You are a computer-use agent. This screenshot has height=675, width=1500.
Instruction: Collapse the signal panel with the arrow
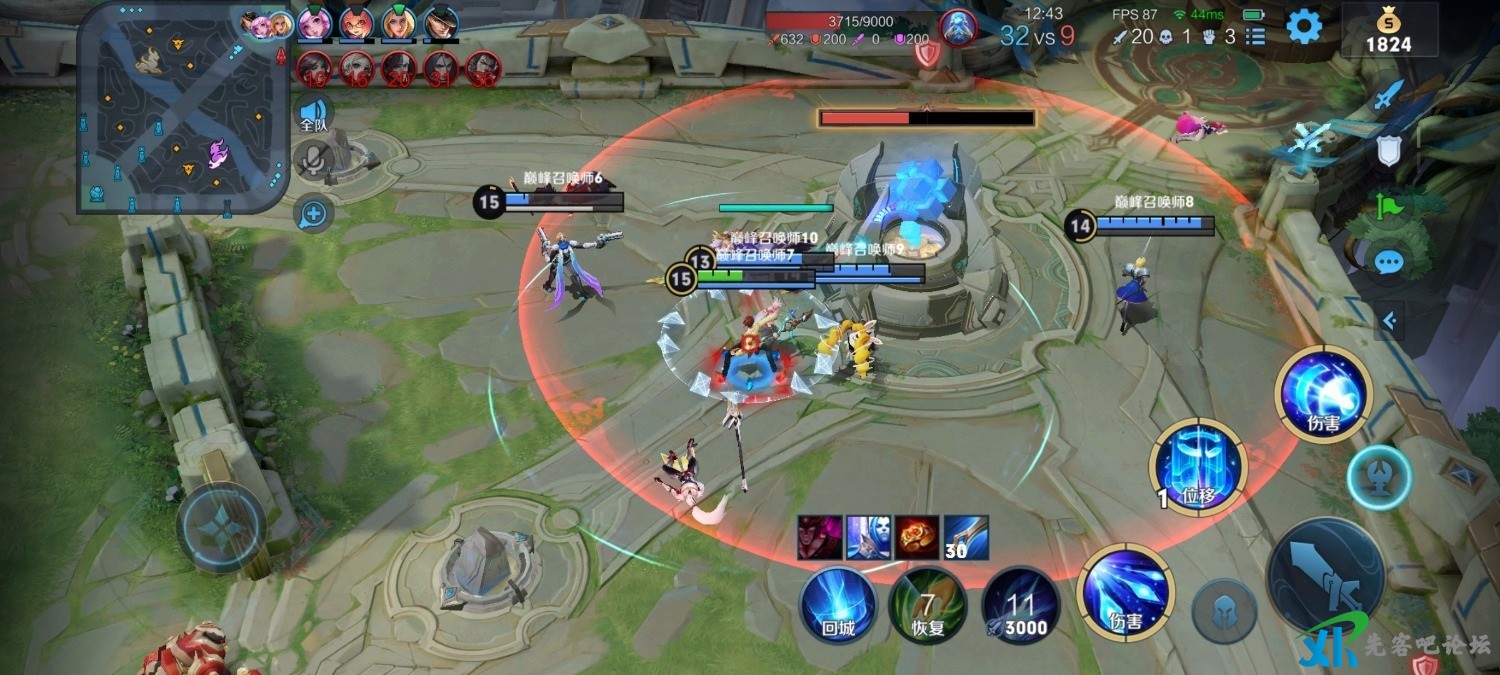pyautogui.click(x=1388, y=321)
